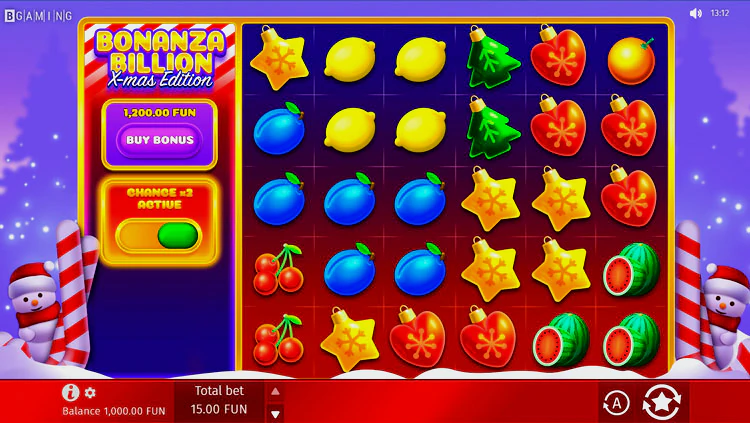
Task: Click the Buy Bonus button
Action: tap(159, 141)
